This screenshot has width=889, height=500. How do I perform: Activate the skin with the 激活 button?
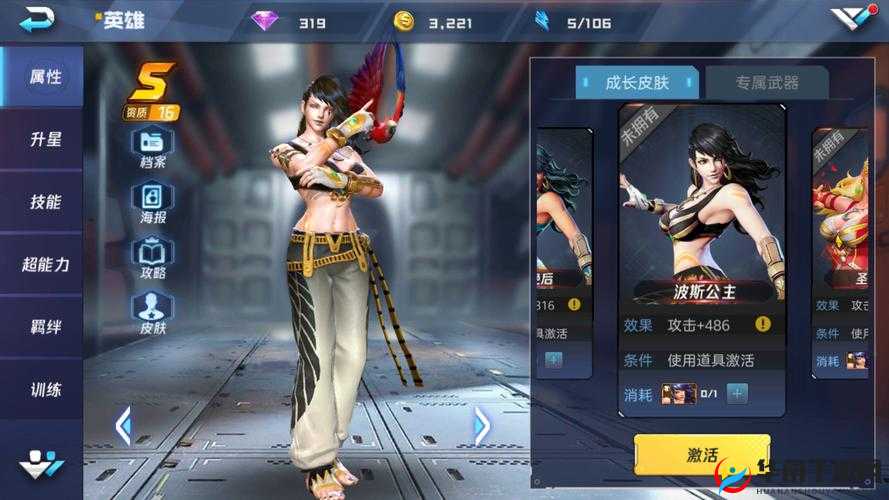pyautogui.click(x=701, y=456)
